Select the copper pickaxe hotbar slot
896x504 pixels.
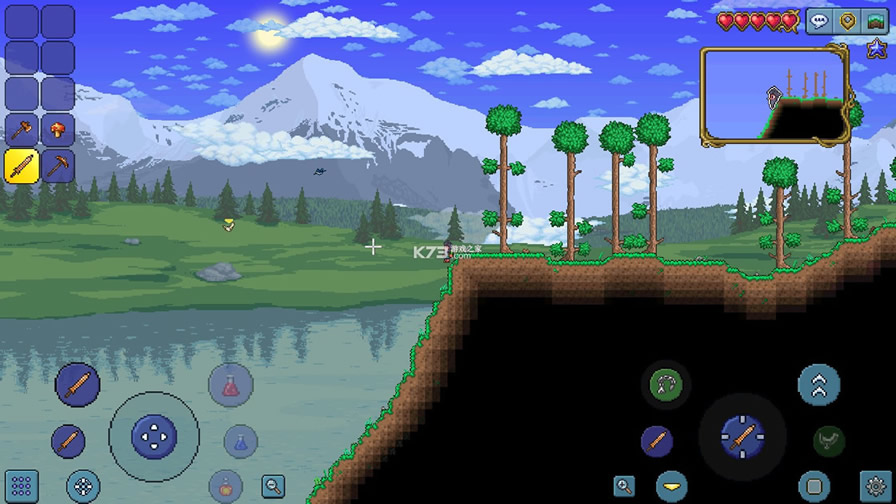[58, 166]
